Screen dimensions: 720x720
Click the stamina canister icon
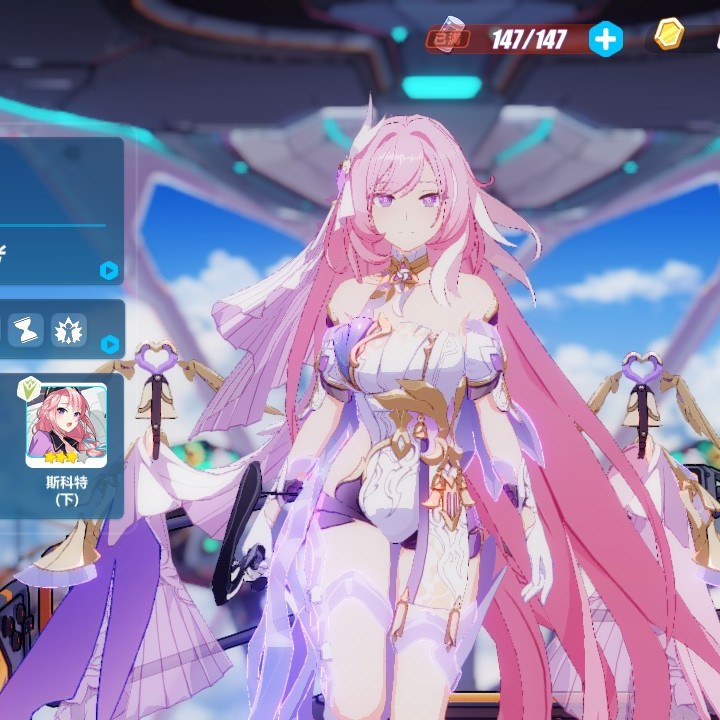450,35
